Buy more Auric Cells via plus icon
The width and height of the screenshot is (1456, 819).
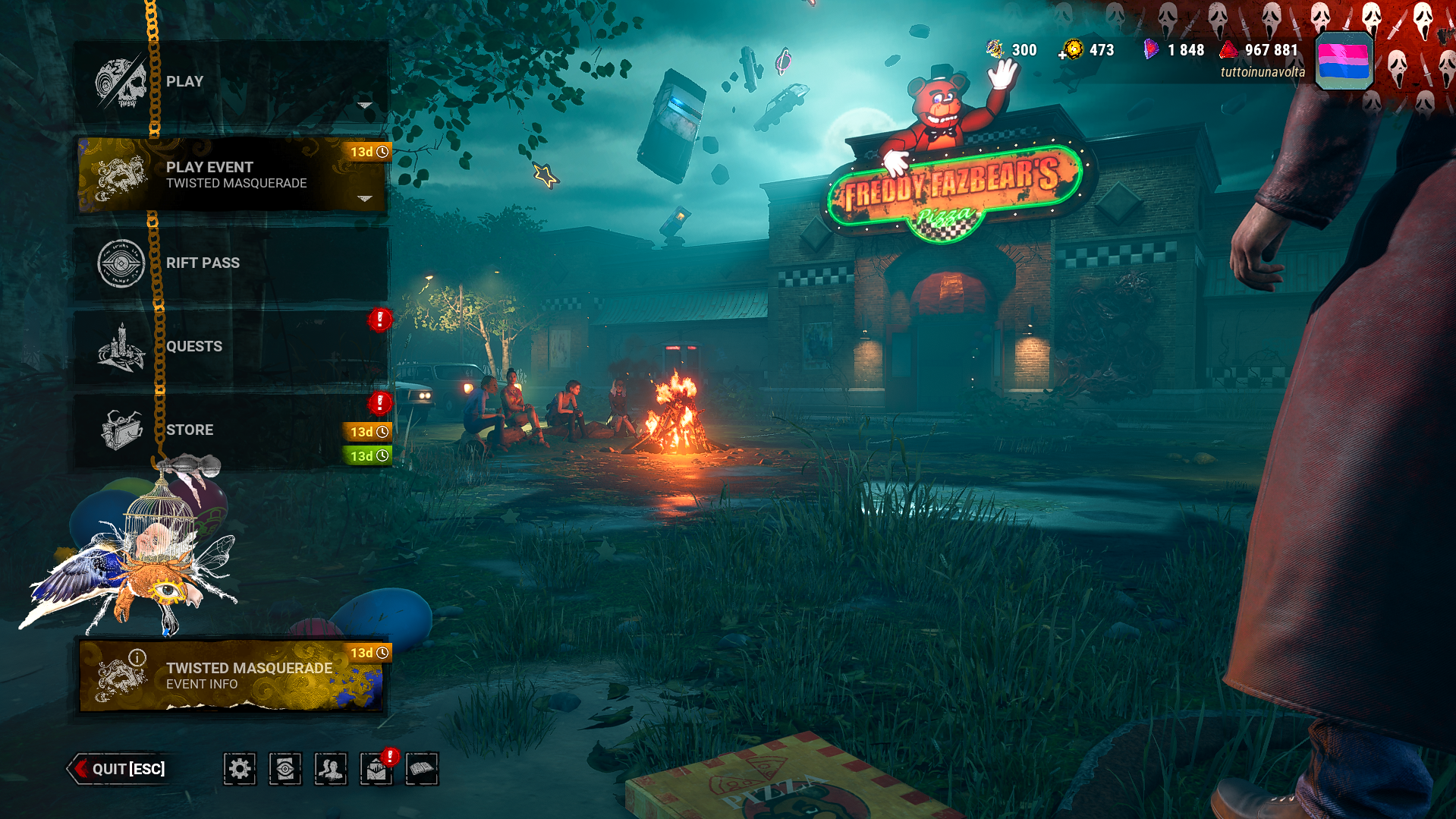click(1062, 55)
